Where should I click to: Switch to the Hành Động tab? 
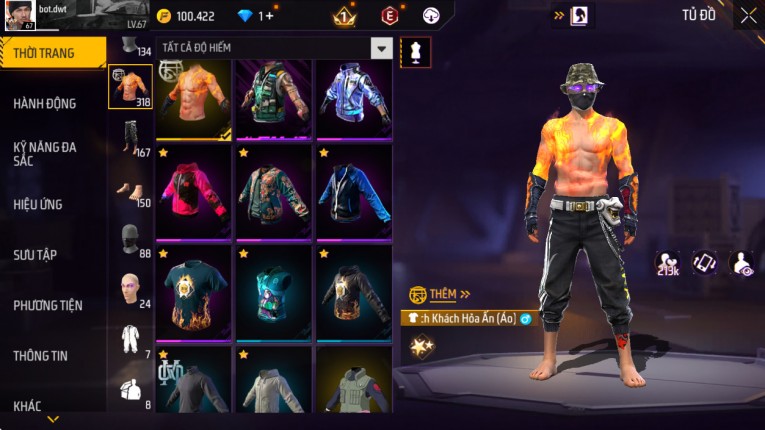click(45, 103)
